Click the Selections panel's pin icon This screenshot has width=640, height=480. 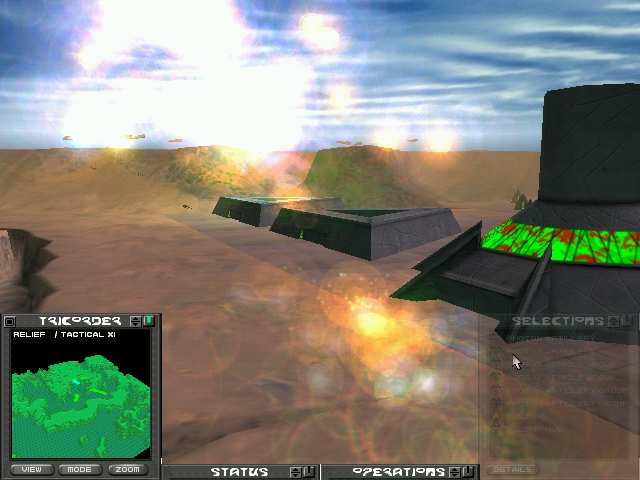click(x=625, y=321)
